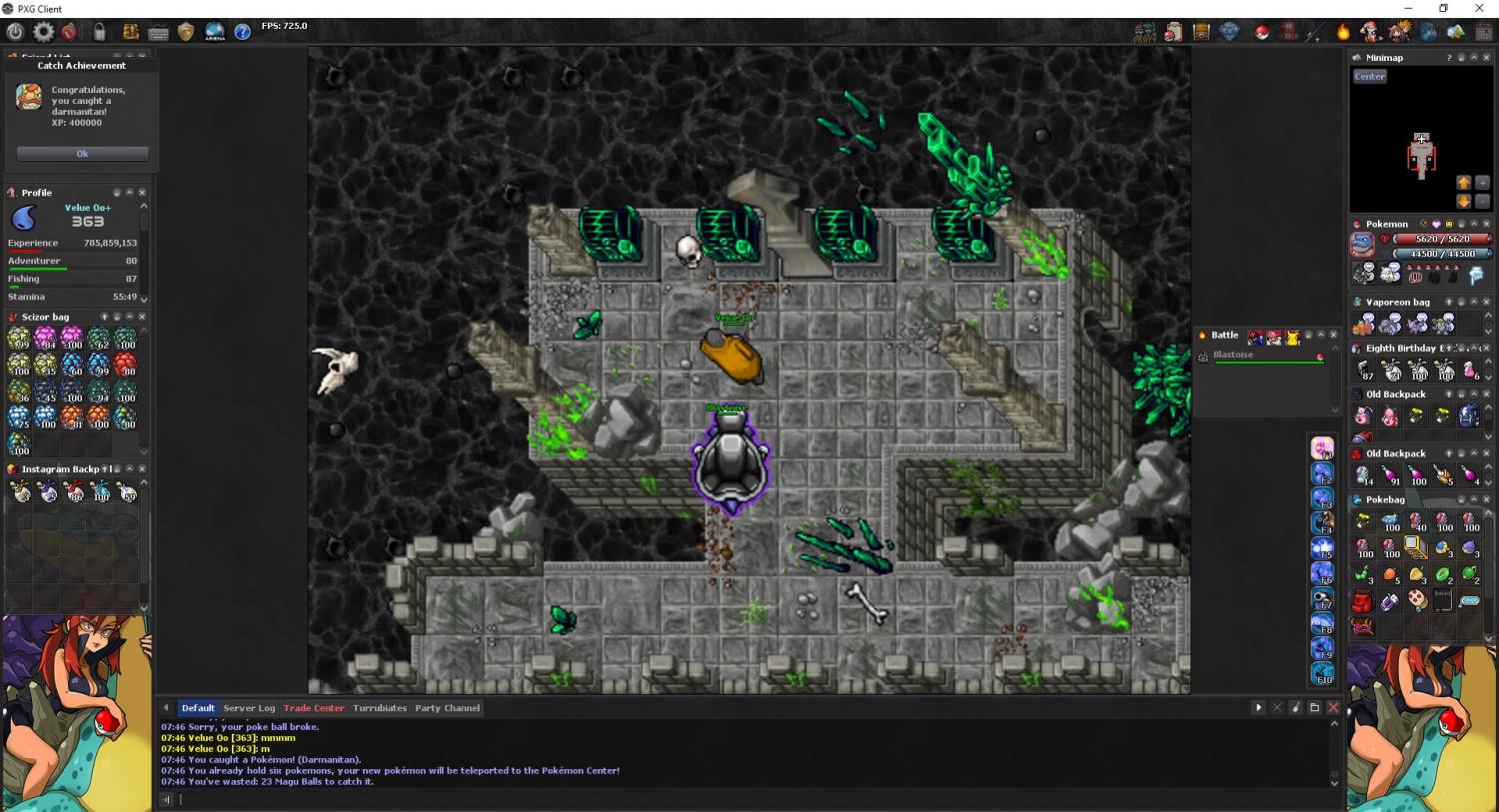The image size is (1499, 812).
Task: Select the Party Channel tab
Action: pyautogui.click(x=448, y=708)
